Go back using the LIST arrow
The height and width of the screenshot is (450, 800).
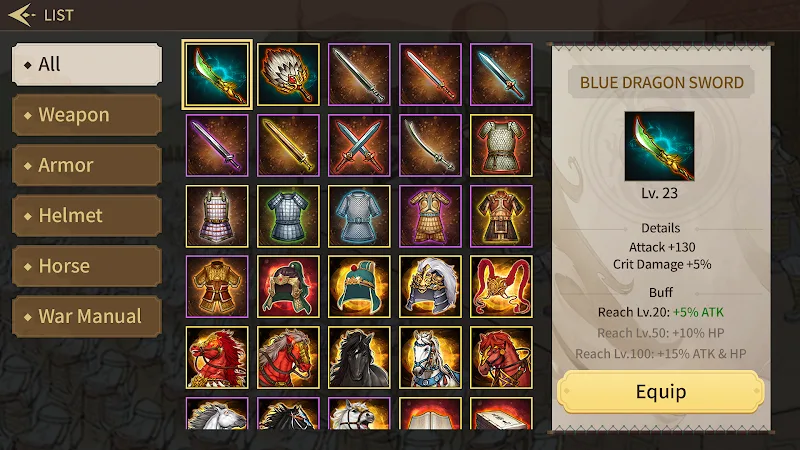(x=22, y=15)
